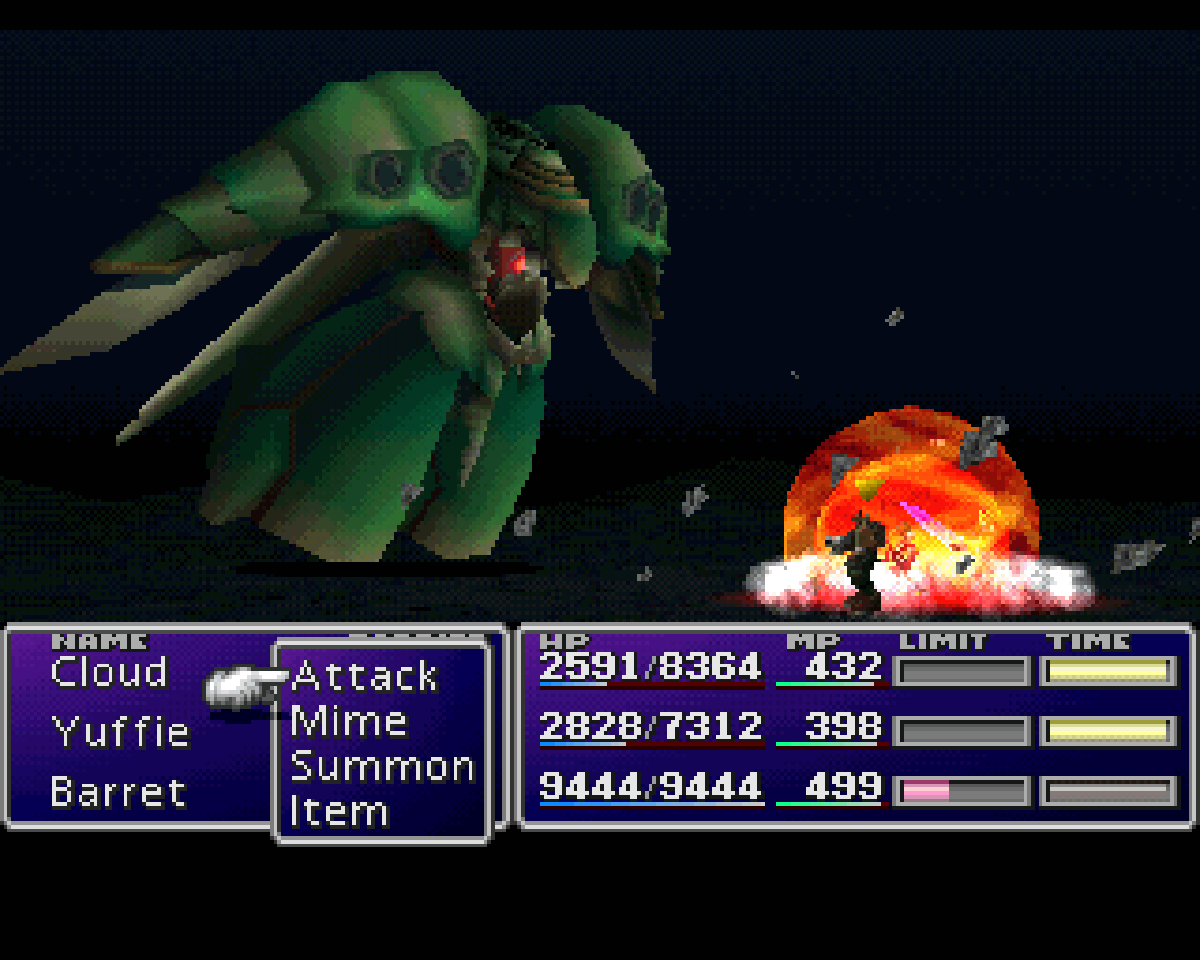
Task: Open the Summon command list
Action: (382, 767)
